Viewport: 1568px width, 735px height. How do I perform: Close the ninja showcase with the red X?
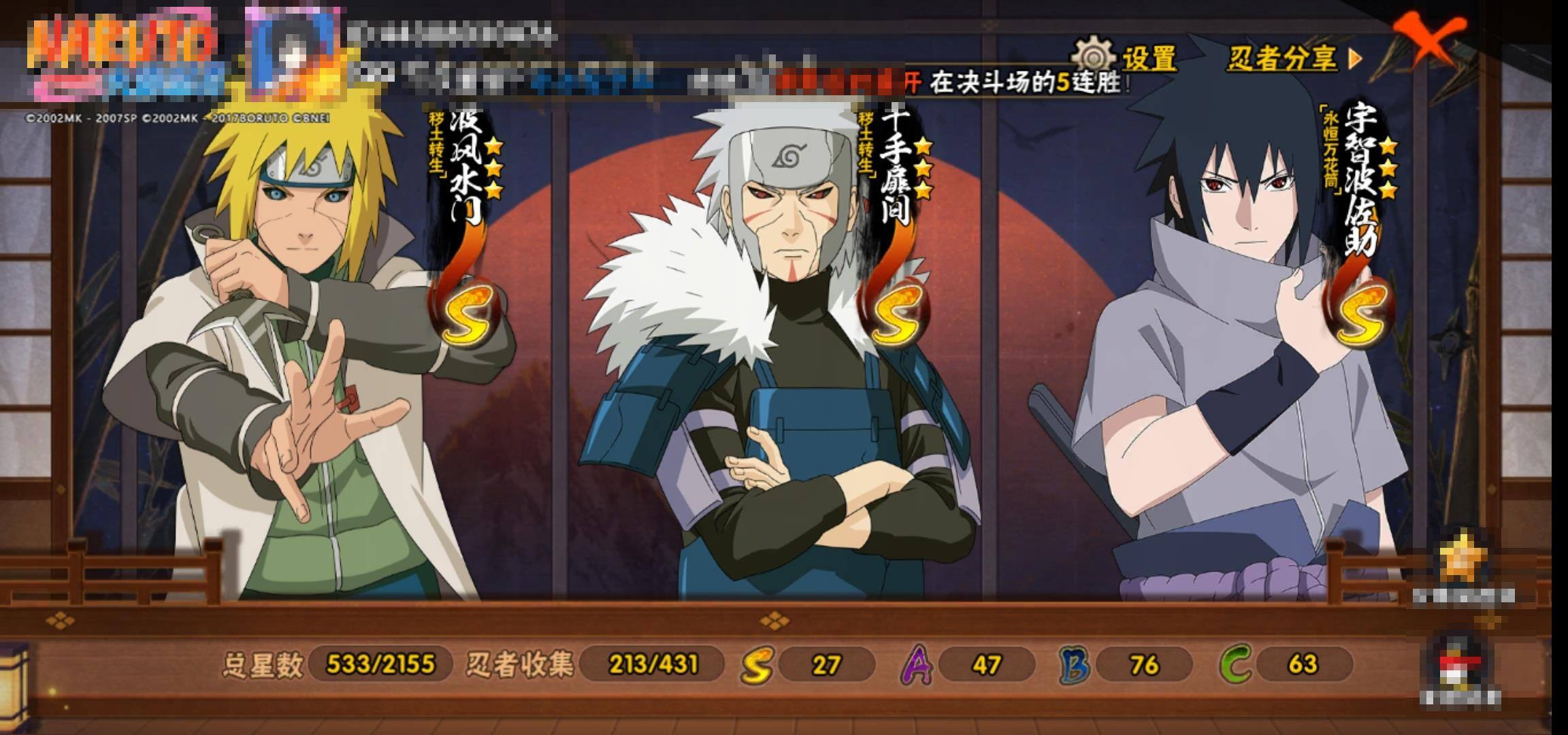[1428, 39]
